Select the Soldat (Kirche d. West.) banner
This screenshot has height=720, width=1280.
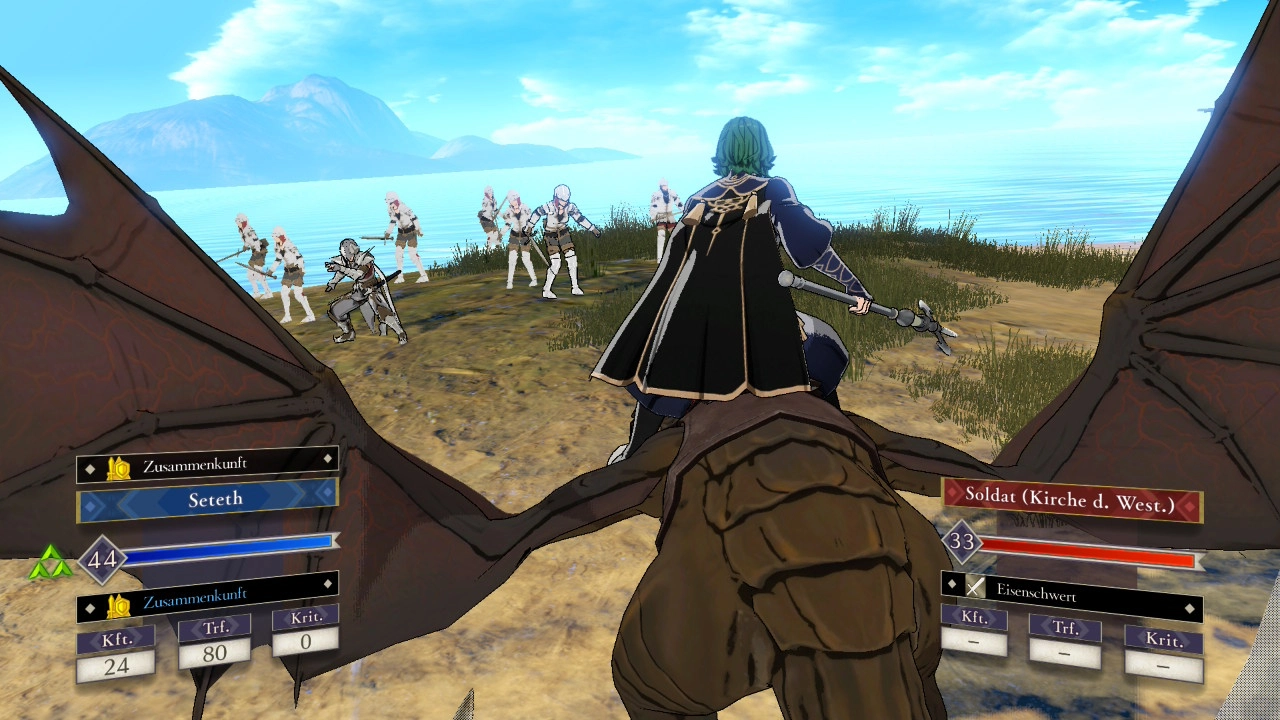tap(1071, 503)
